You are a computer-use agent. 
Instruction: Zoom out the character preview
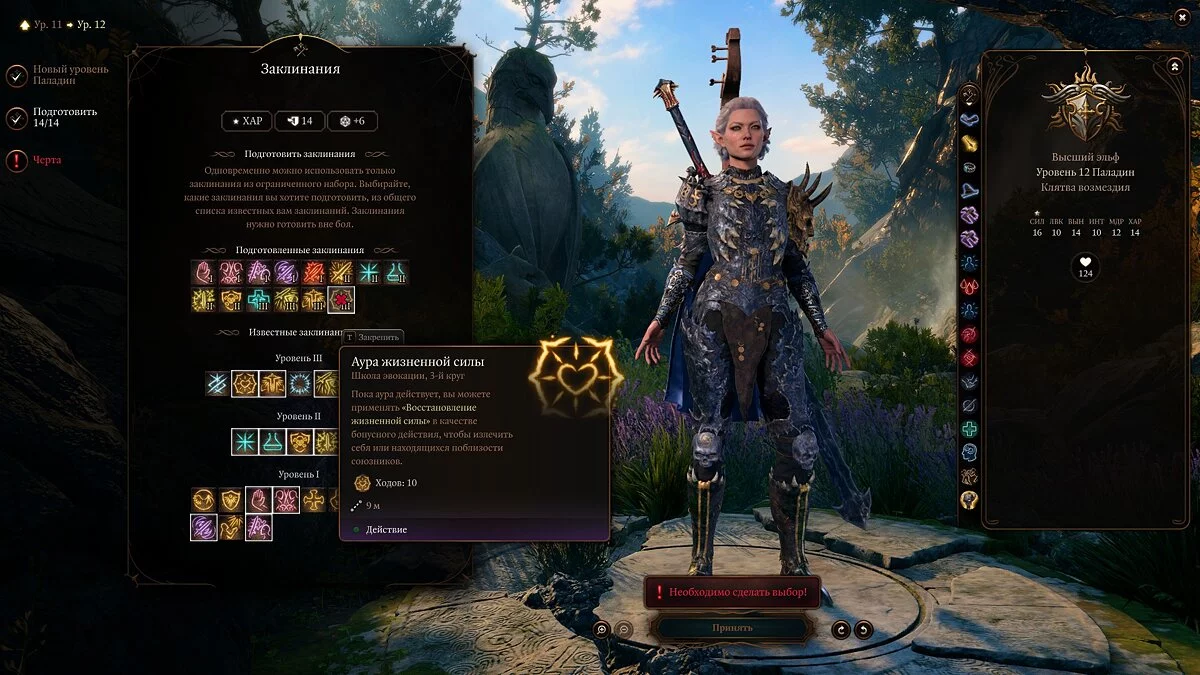point(623,629)
